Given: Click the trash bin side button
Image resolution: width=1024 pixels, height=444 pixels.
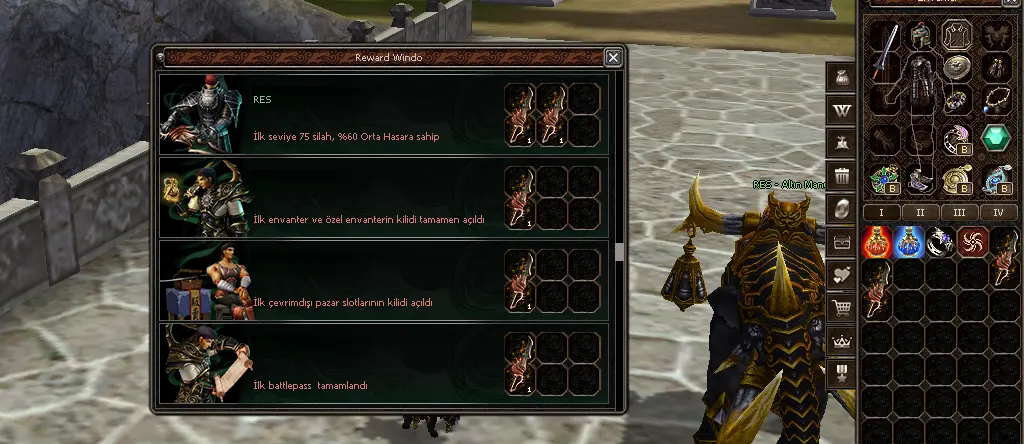Looking at the screenshot, I should [x=842, y=177].
